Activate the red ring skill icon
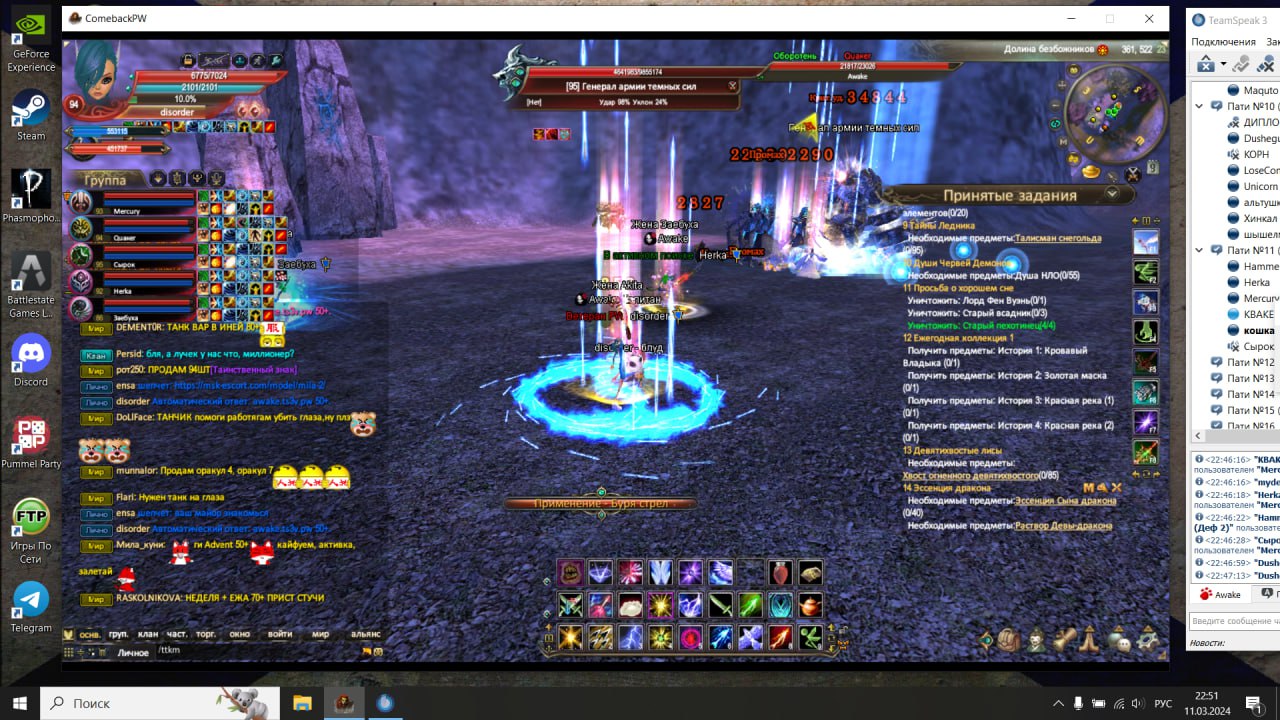 click(690, 637)
